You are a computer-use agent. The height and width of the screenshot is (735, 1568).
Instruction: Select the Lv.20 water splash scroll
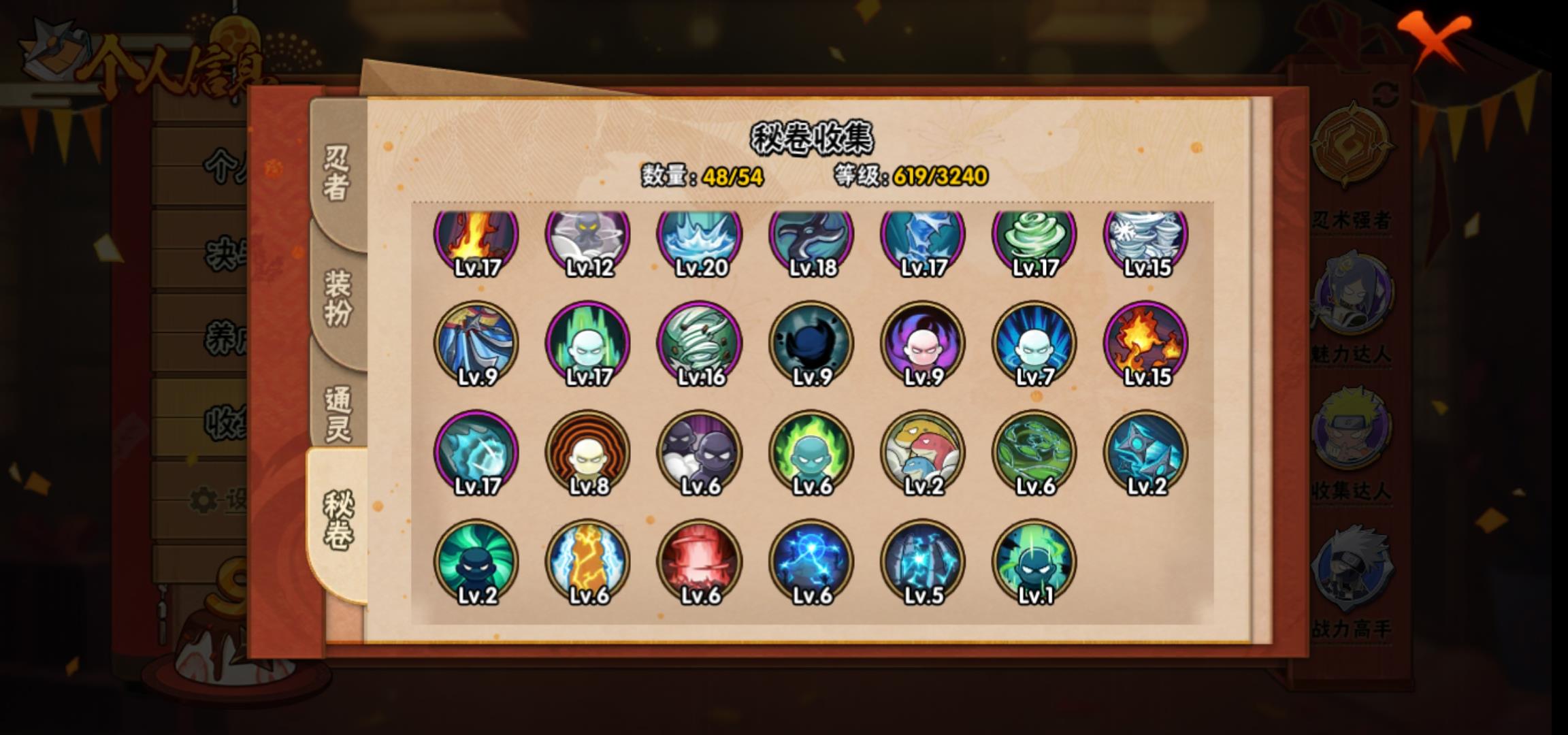tap(700, 238)
